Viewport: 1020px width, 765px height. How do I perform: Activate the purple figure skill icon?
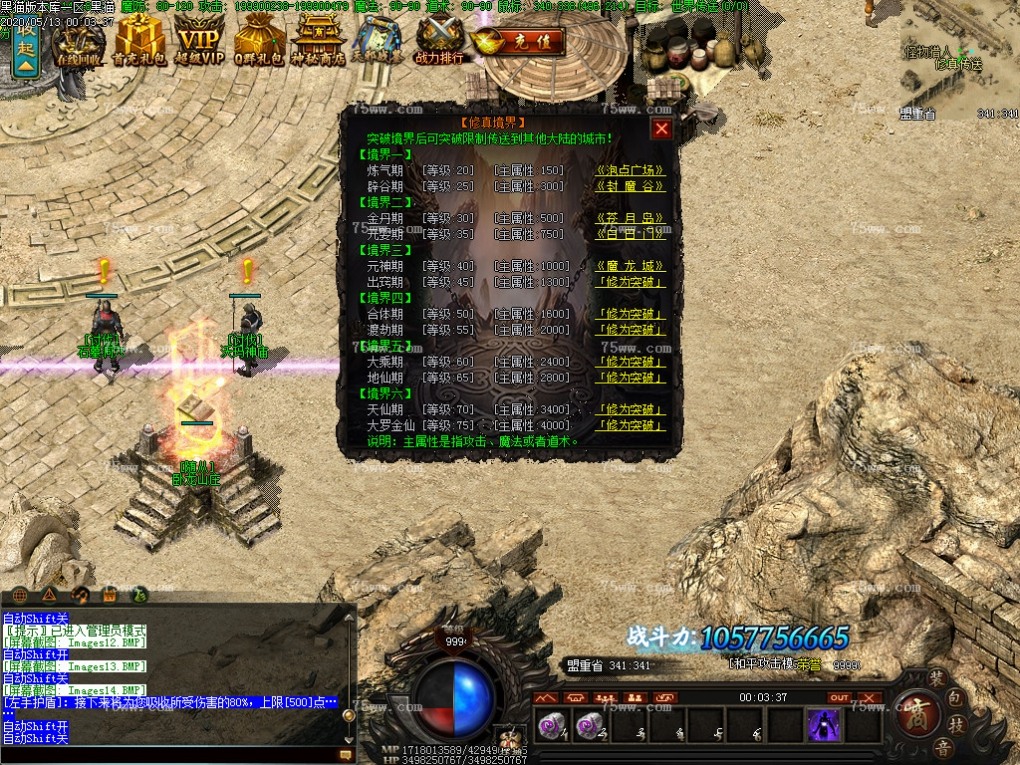[x=823, y=725]
